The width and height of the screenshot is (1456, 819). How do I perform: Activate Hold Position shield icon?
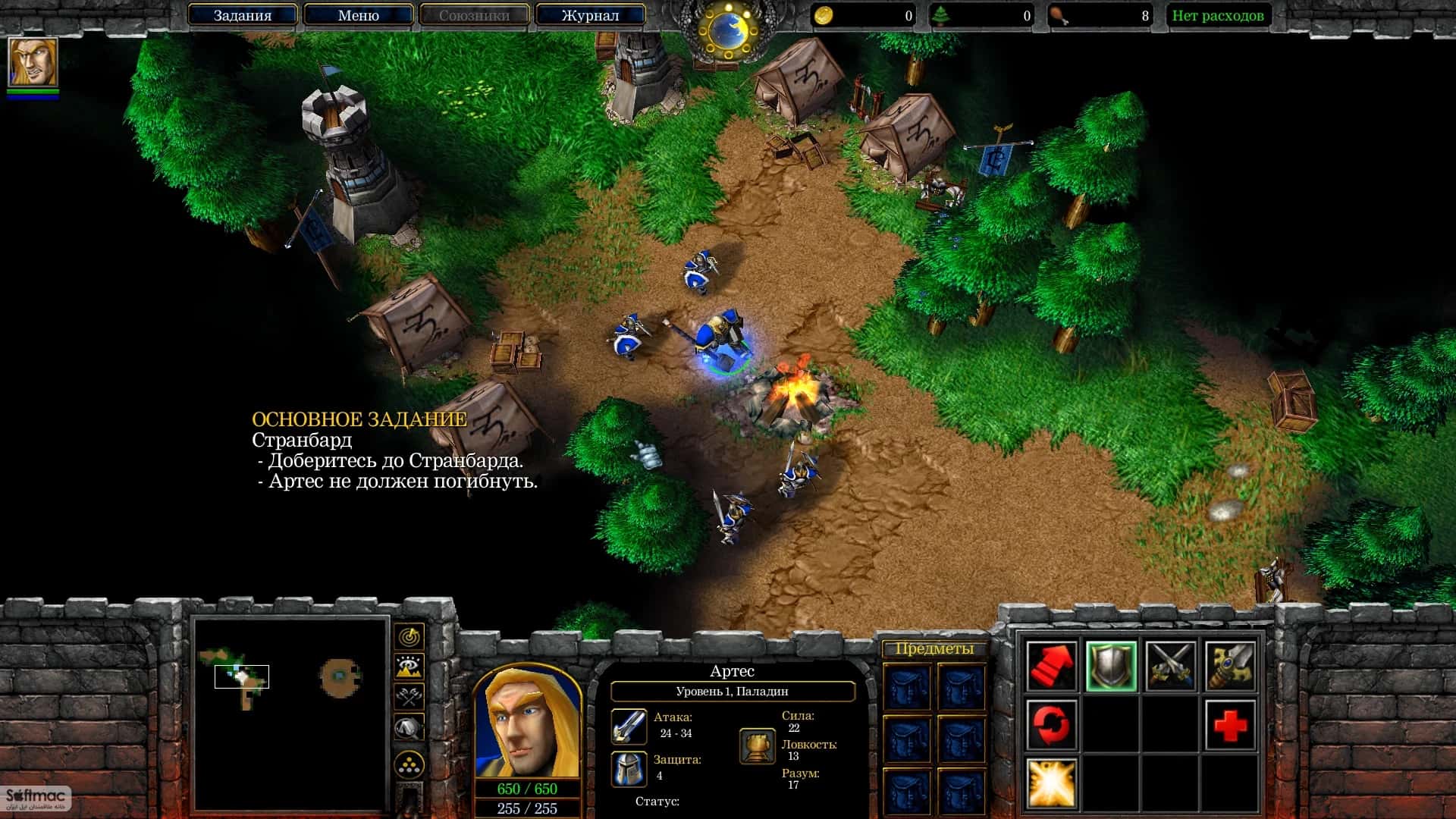point(1112,665)
